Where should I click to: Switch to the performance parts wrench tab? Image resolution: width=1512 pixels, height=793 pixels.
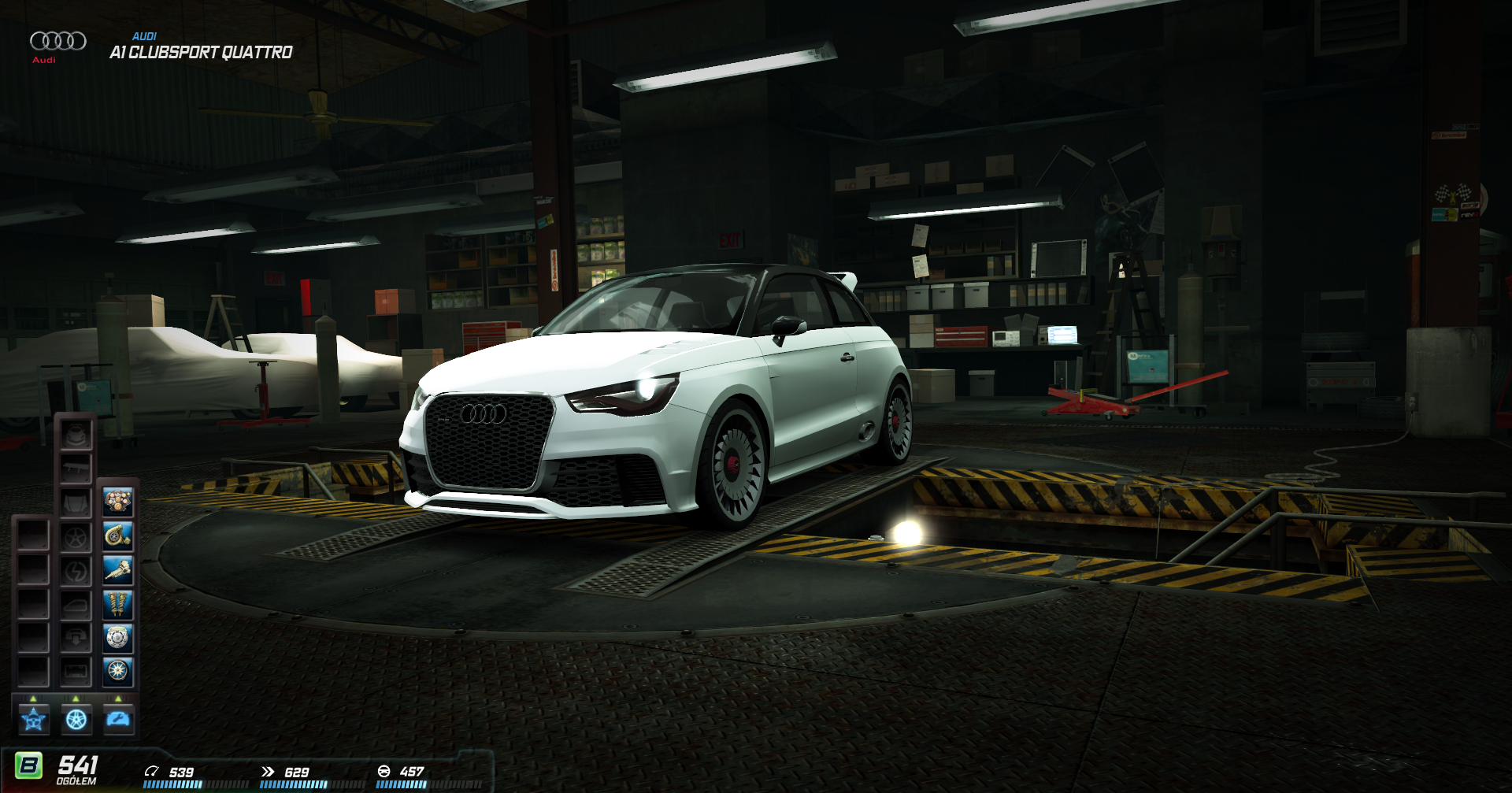(x=119, y=720)
